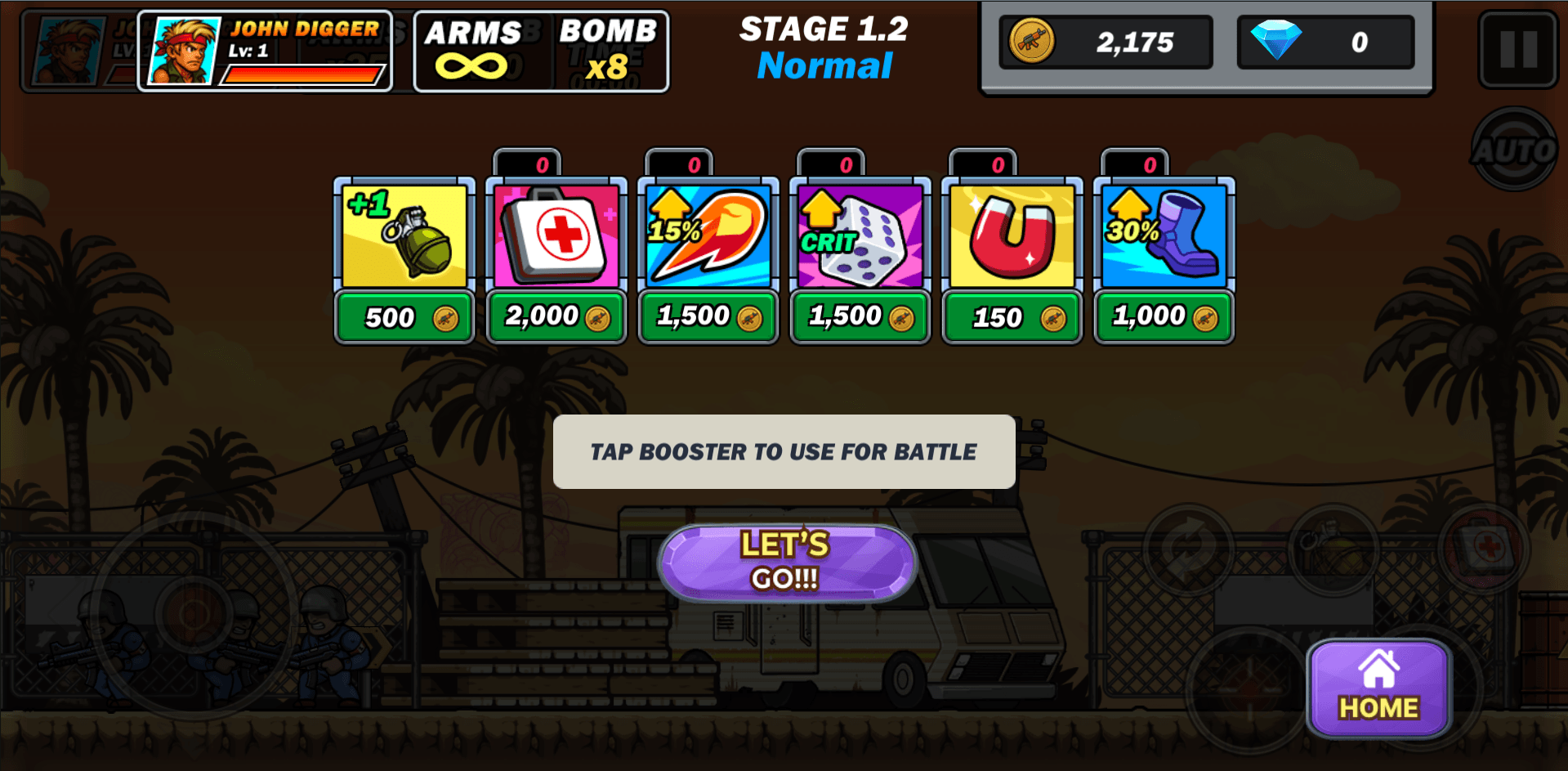Image resolution: width=1568 pixels, height=771 pixels.
Task: Tap the diamond gem counter
Action: (1325, 42)
